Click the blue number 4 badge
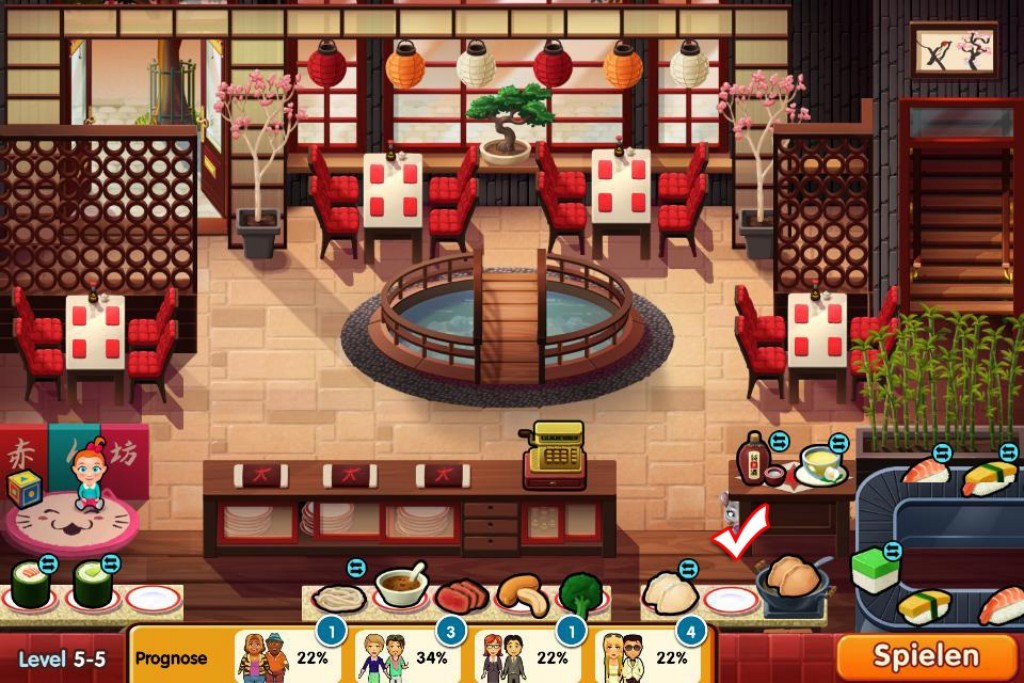The width and height of the screenshot is (1024, 683). coord(690,632)
